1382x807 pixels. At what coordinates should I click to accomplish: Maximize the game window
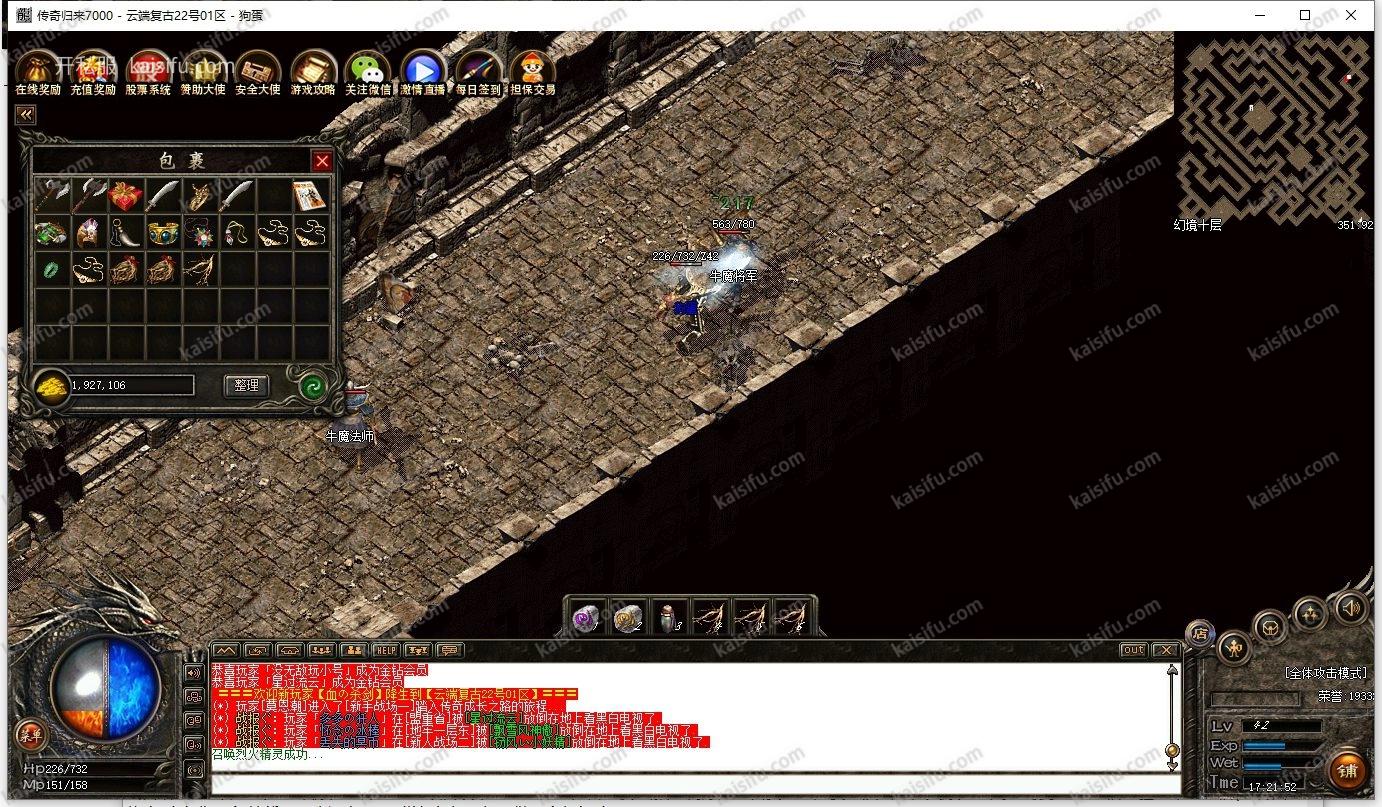pos(1305,15)
